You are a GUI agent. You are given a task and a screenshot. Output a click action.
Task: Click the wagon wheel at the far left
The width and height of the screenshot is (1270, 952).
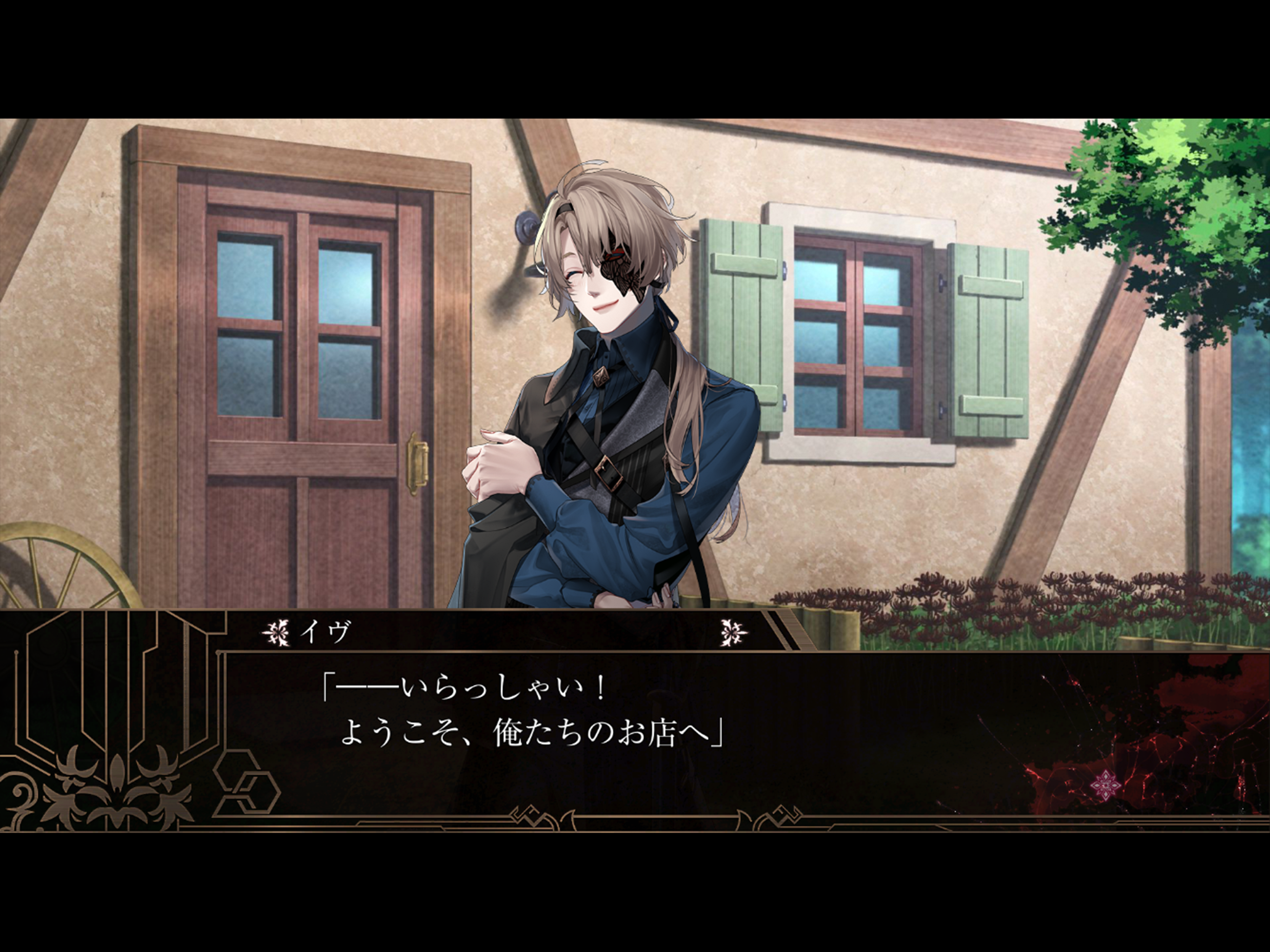[46, 574]
